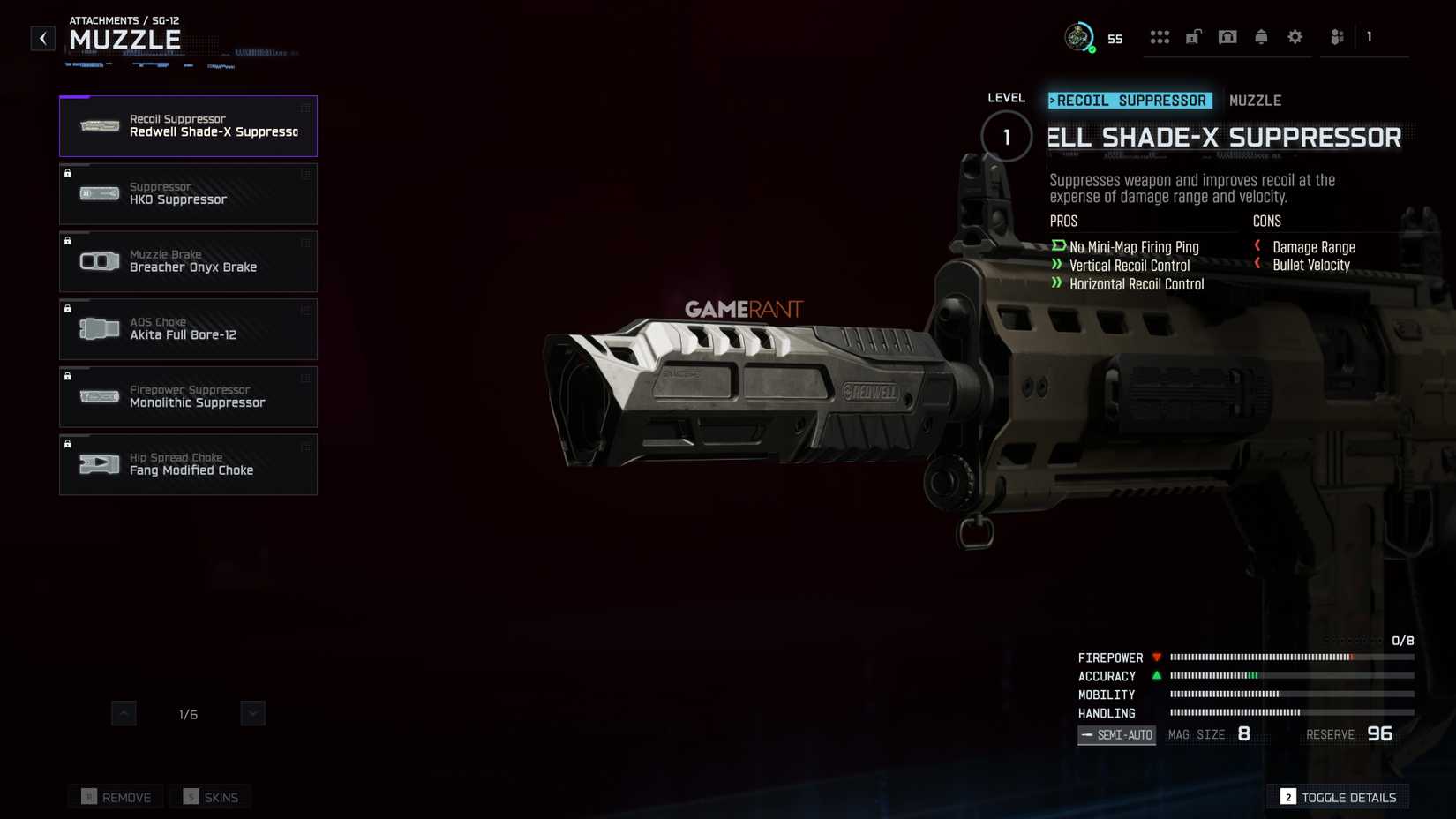Click the lock icon on Fang Modified Choke

pyautogui.click(x=69, y=444)
